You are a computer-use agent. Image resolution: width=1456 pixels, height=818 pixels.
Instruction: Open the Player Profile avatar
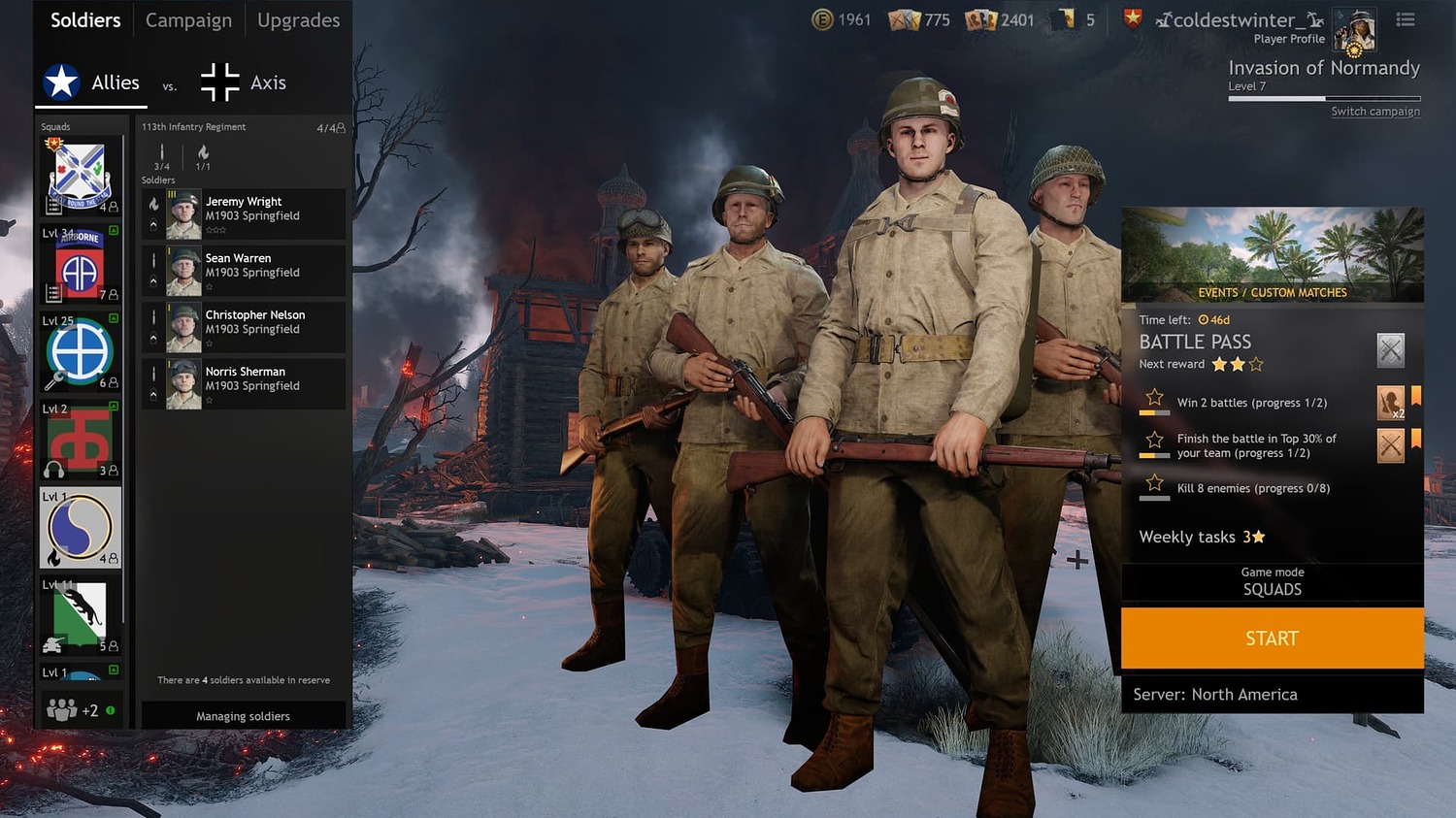(x=1355, y=29)
